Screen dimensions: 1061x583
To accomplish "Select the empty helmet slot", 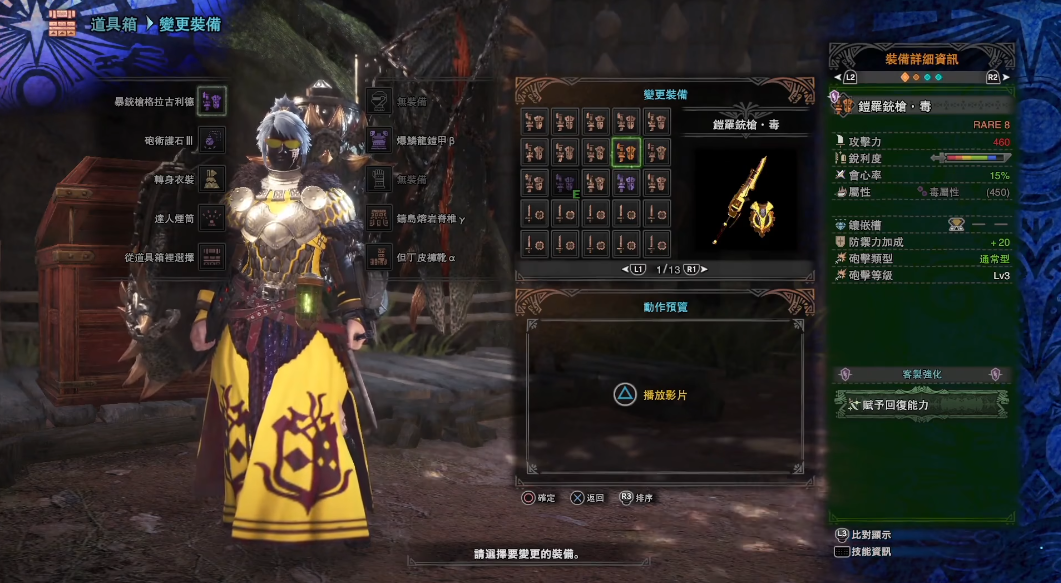I will coord(379,101).
